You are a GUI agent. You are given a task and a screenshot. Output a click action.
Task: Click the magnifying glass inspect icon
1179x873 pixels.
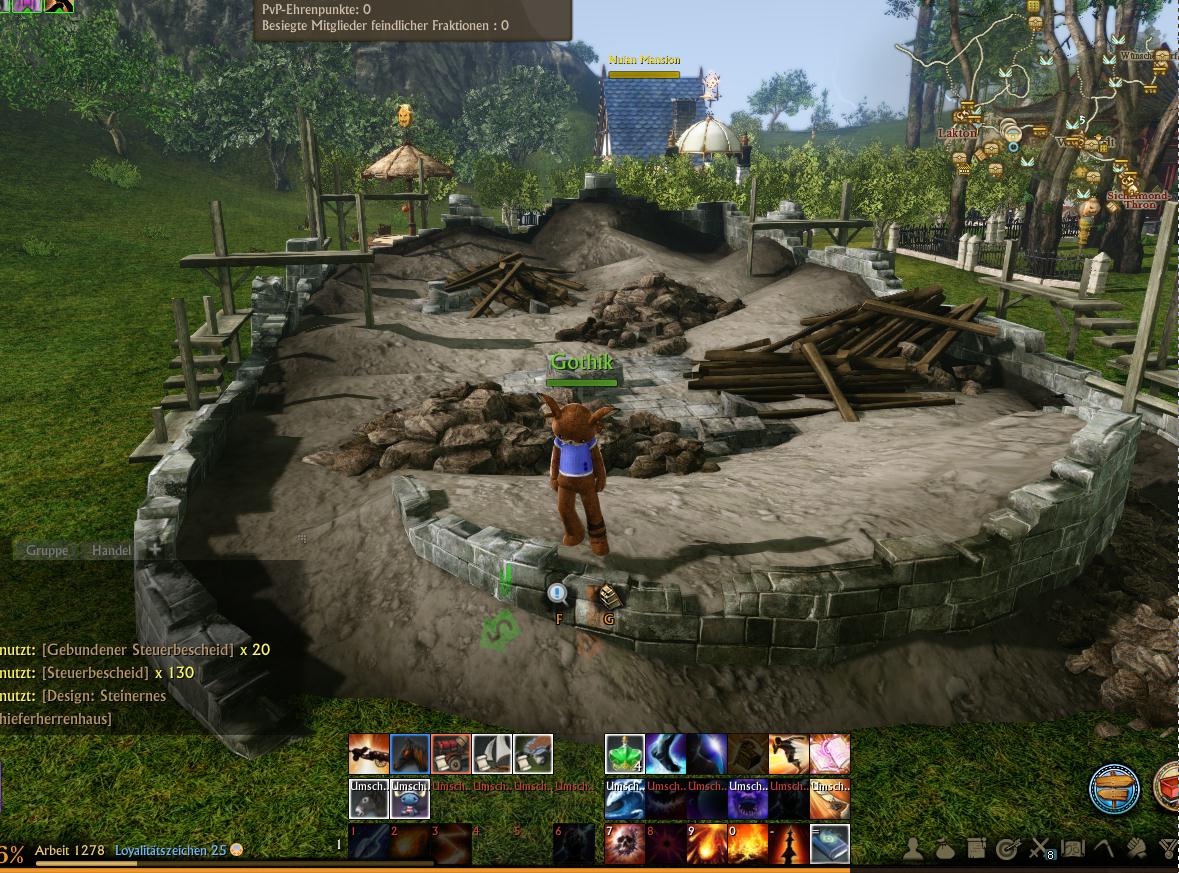pyautogui.click(x=558, y=595)
